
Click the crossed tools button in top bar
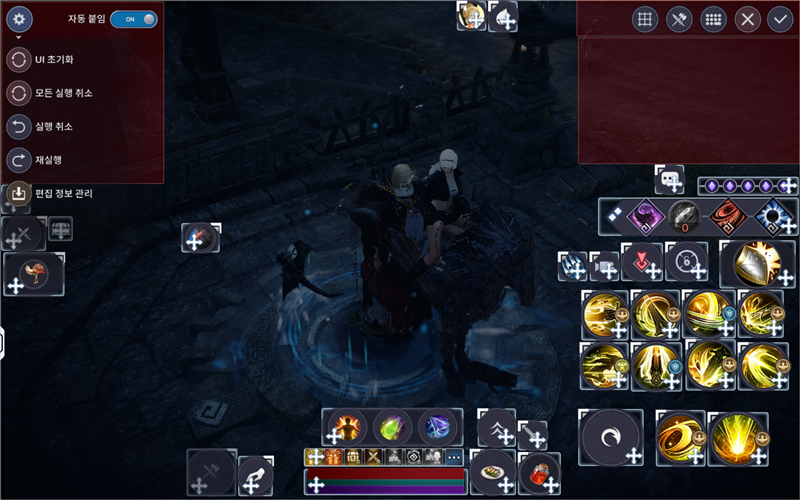[x=680, y=19]
